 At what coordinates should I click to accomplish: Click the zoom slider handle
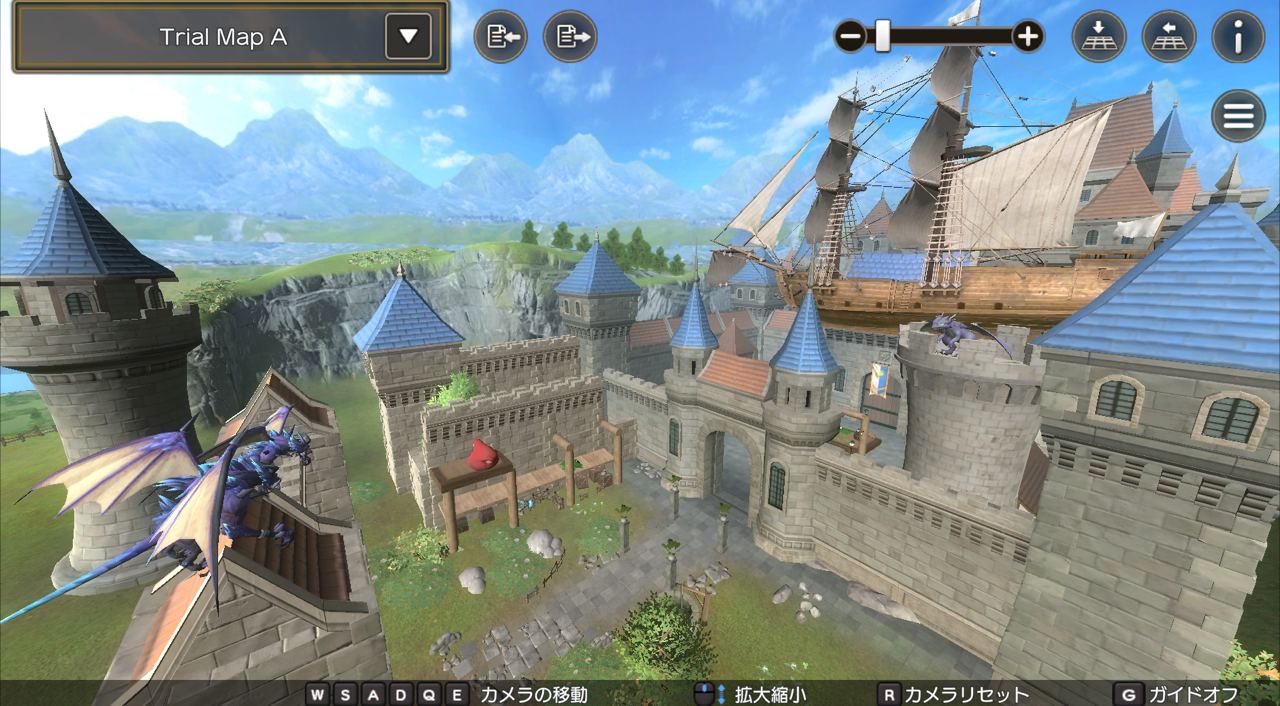coord(882,37)
